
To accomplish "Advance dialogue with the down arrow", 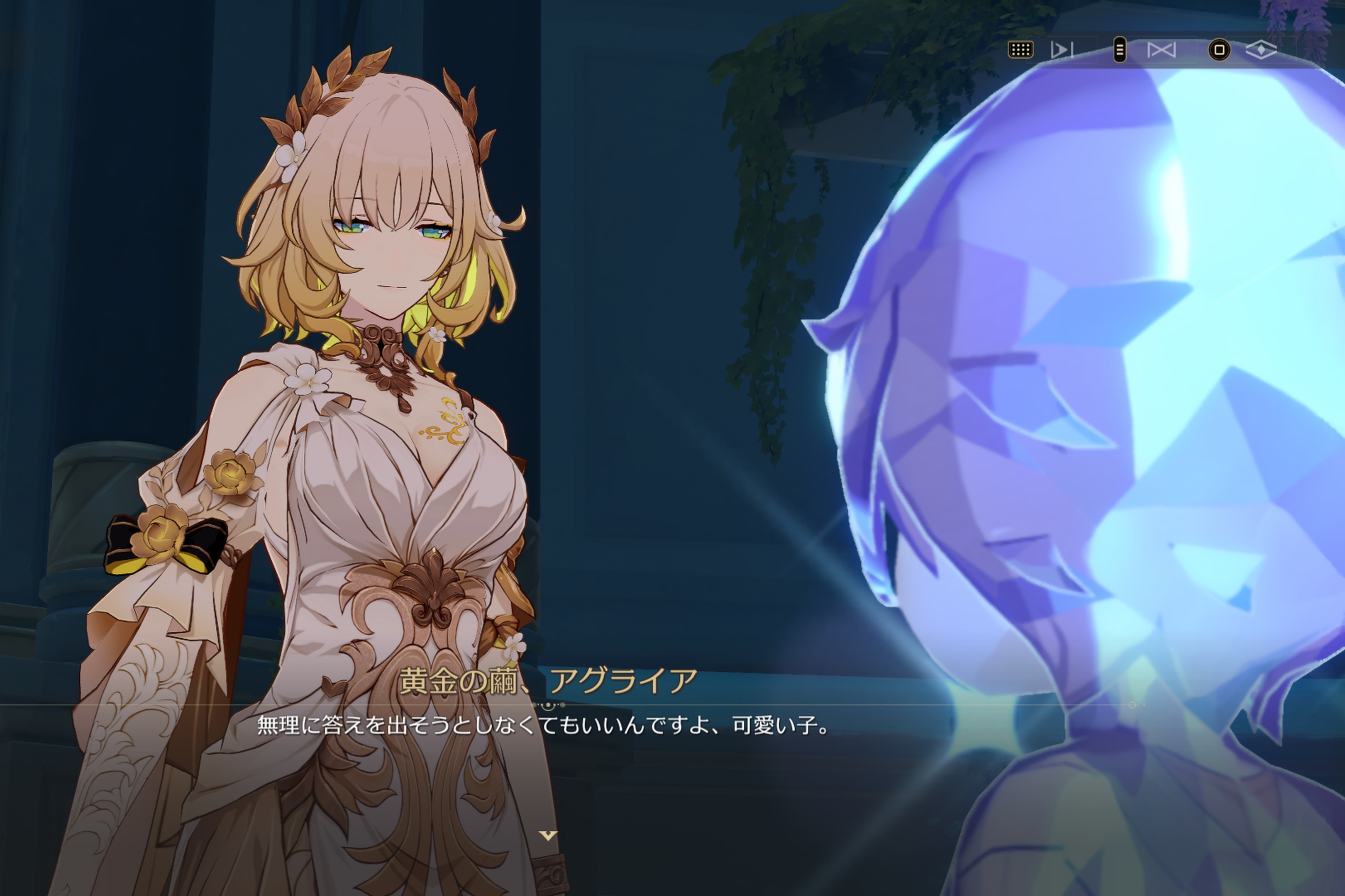I will (548, 836).
